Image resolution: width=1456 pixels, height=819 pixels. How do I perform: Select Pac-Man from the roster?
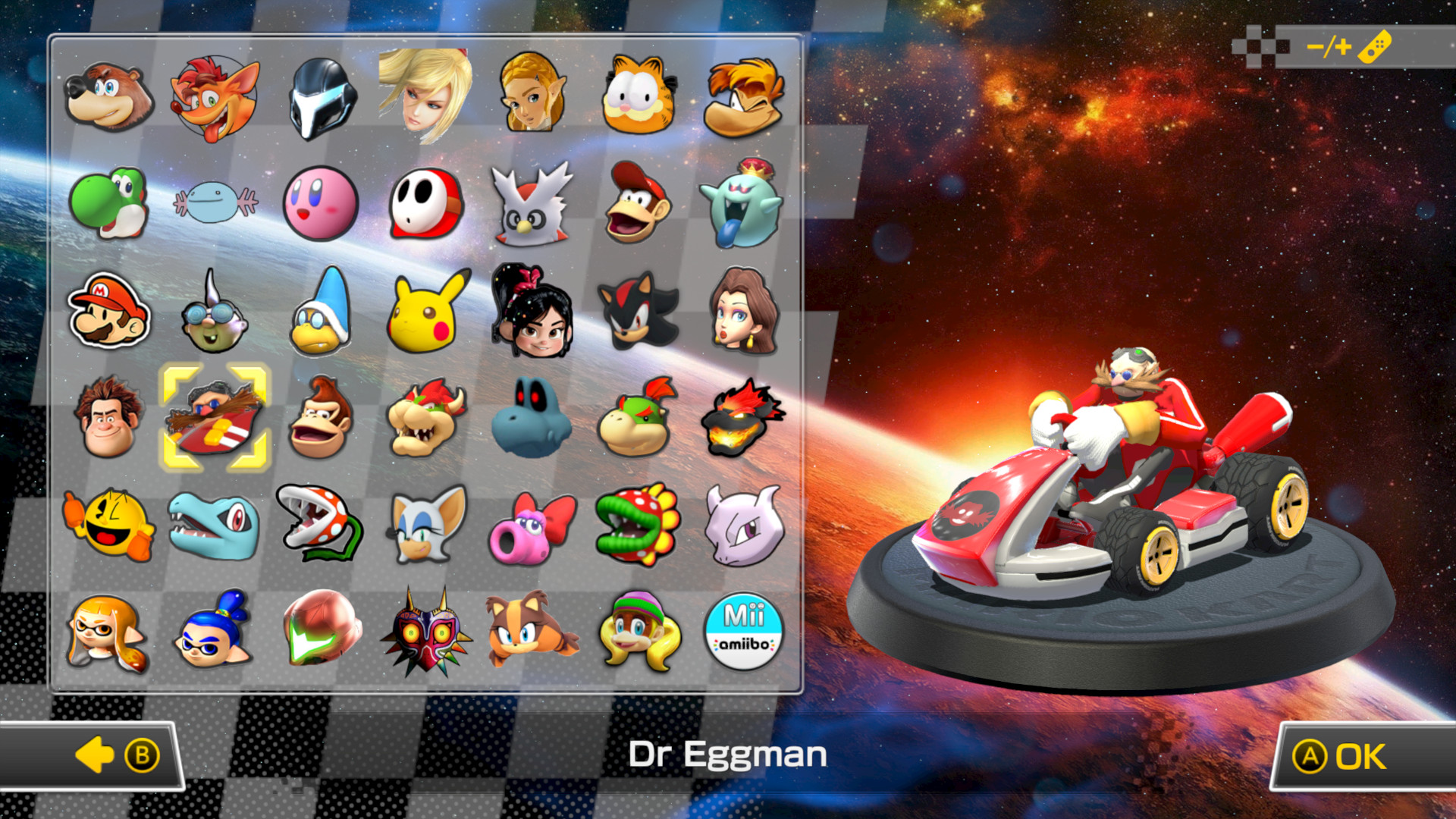point(110,522)
